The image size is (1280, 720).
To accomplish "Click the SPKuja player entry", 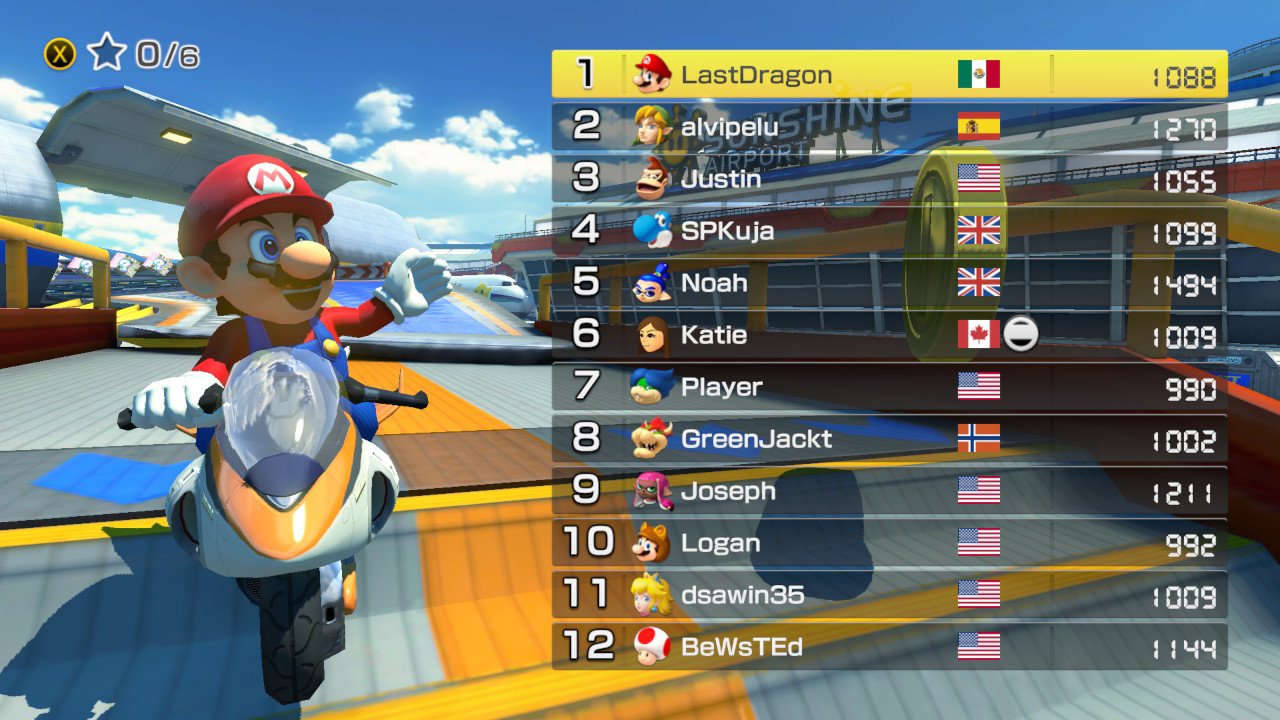I will (889, 230).
